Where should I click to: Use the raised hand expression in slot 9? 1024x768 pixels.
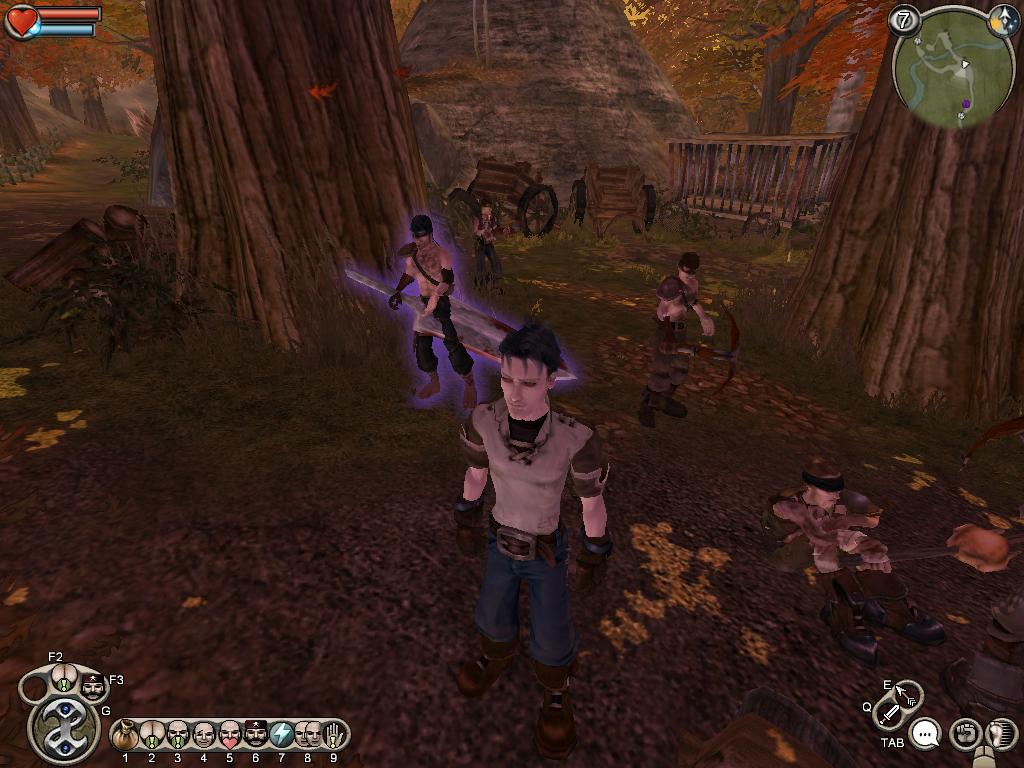click(334, 736)
